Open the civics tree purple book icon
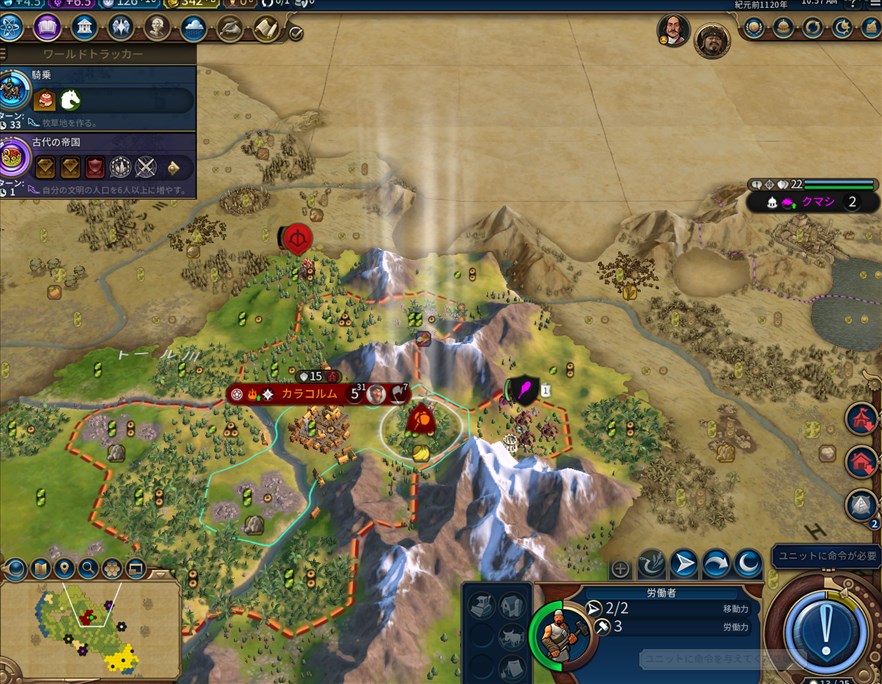This screenshot has height=684, width=882. coord(47,26)
